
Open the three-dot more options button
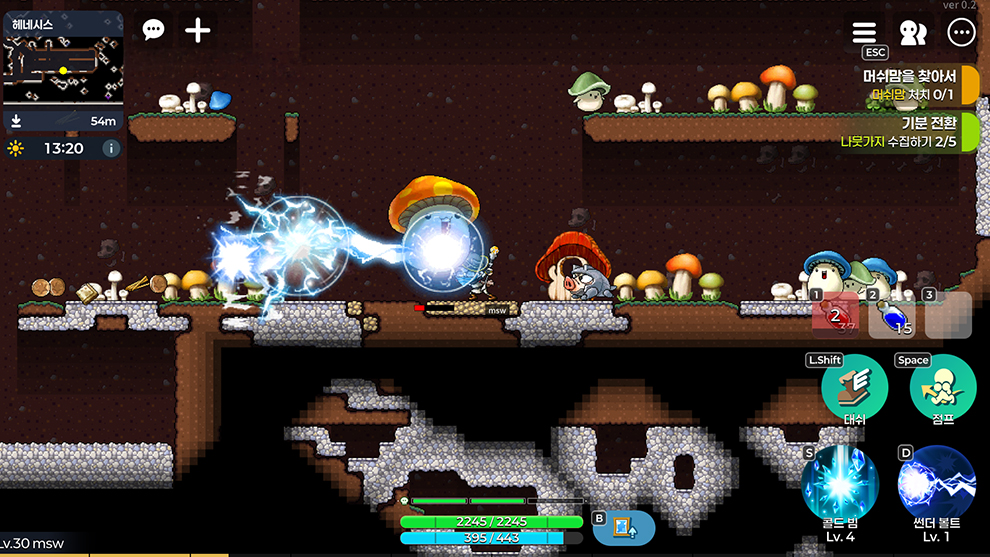(961, 32)
